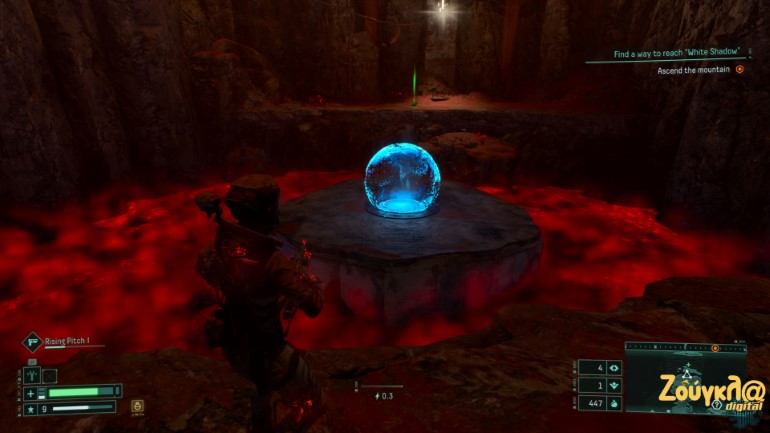Click the orange objective marker on compass strip
Viewport: 770px width, 433px height.
(714, 349)
